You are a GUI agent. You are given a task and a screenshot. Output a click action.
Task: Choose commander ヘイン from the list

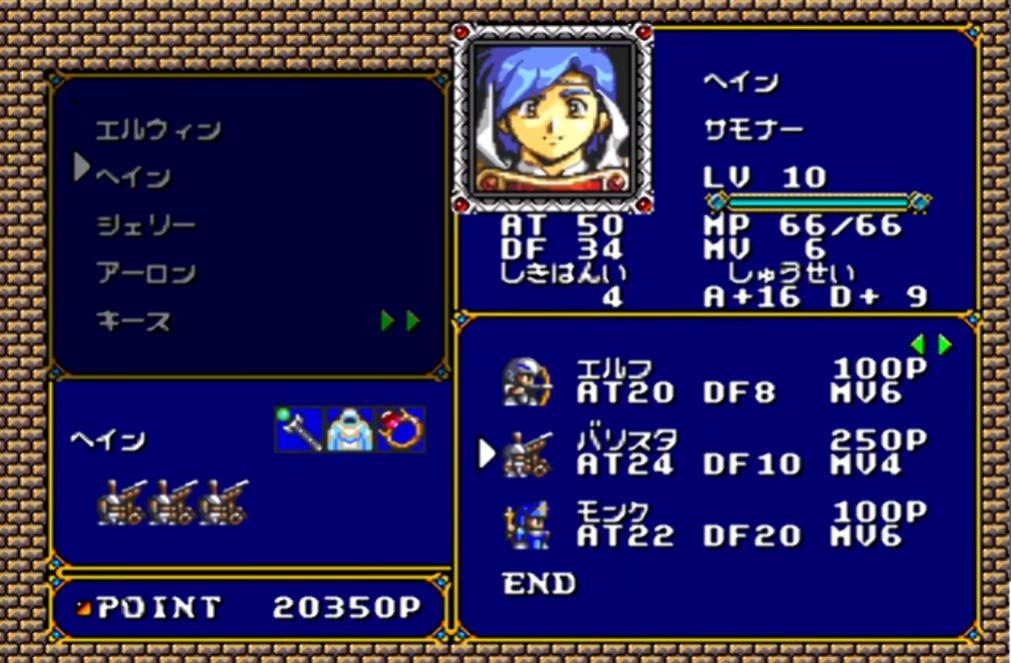pos(133,177)
